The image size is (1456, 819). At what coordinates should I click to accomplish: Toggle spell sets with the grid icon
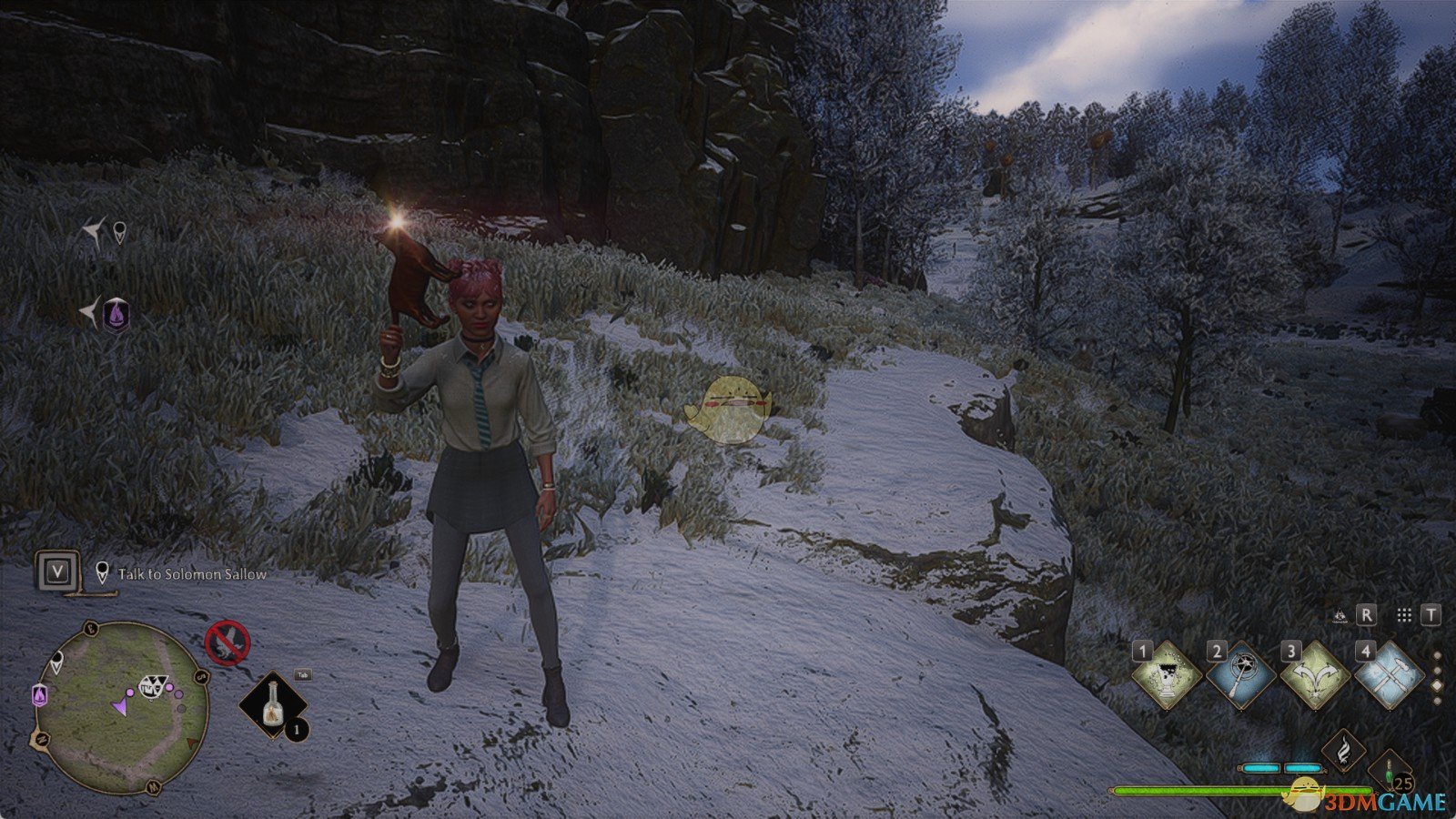[1404, 615]
